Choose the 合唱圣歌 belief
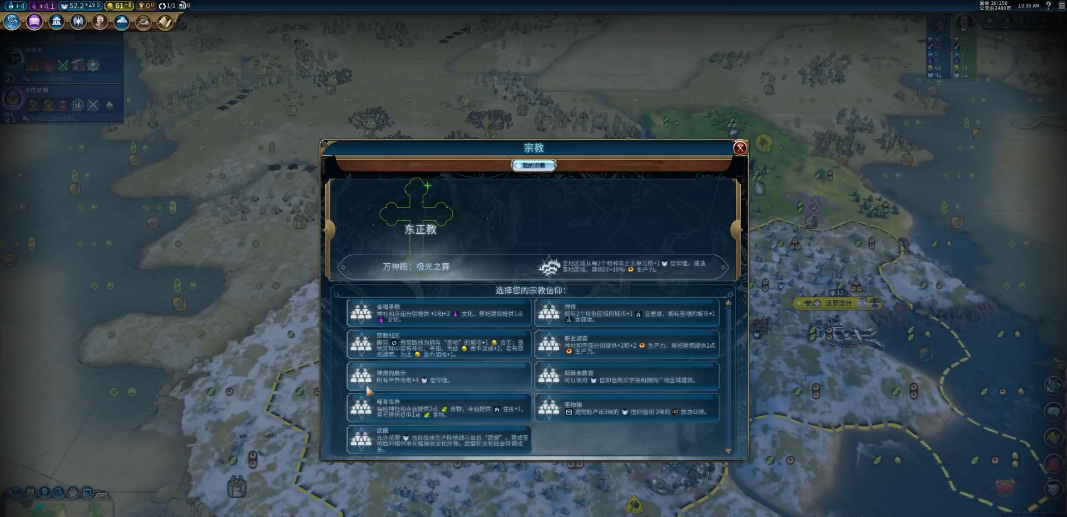Image resolution: width=1067 pixels, height=517 pixels. (x=439, y=312)
